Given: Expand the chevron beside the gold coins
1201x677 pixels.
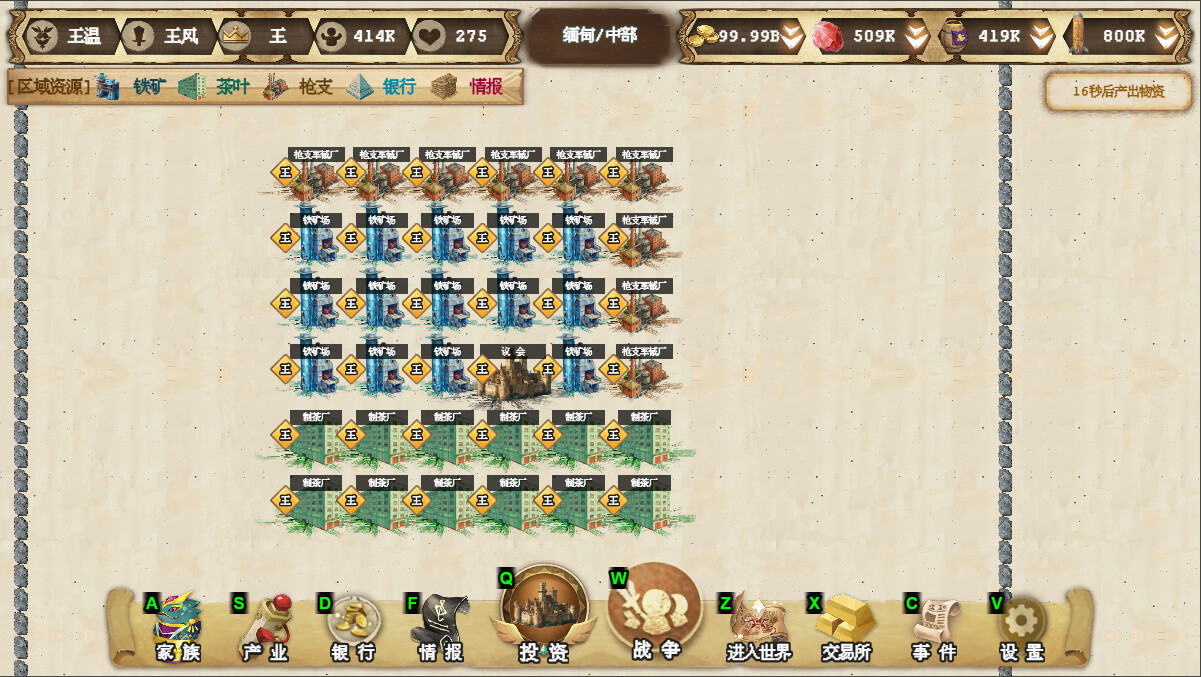Looking at the screenshot, I should pyautogui.click(x=792, y=37).
